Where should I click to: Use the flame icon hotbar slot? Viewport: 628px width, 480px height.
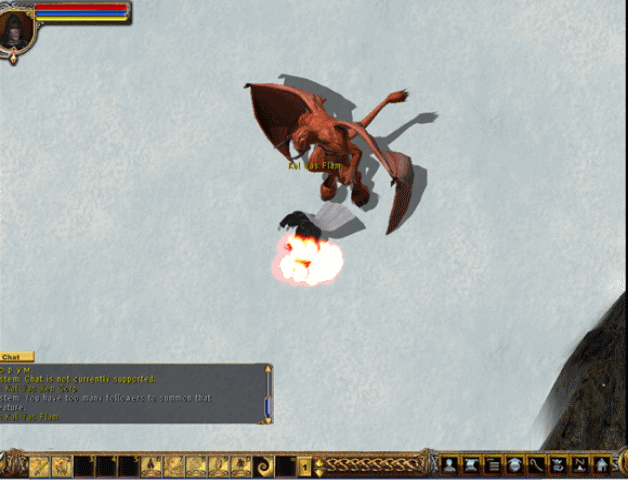(x=152, y=465)
